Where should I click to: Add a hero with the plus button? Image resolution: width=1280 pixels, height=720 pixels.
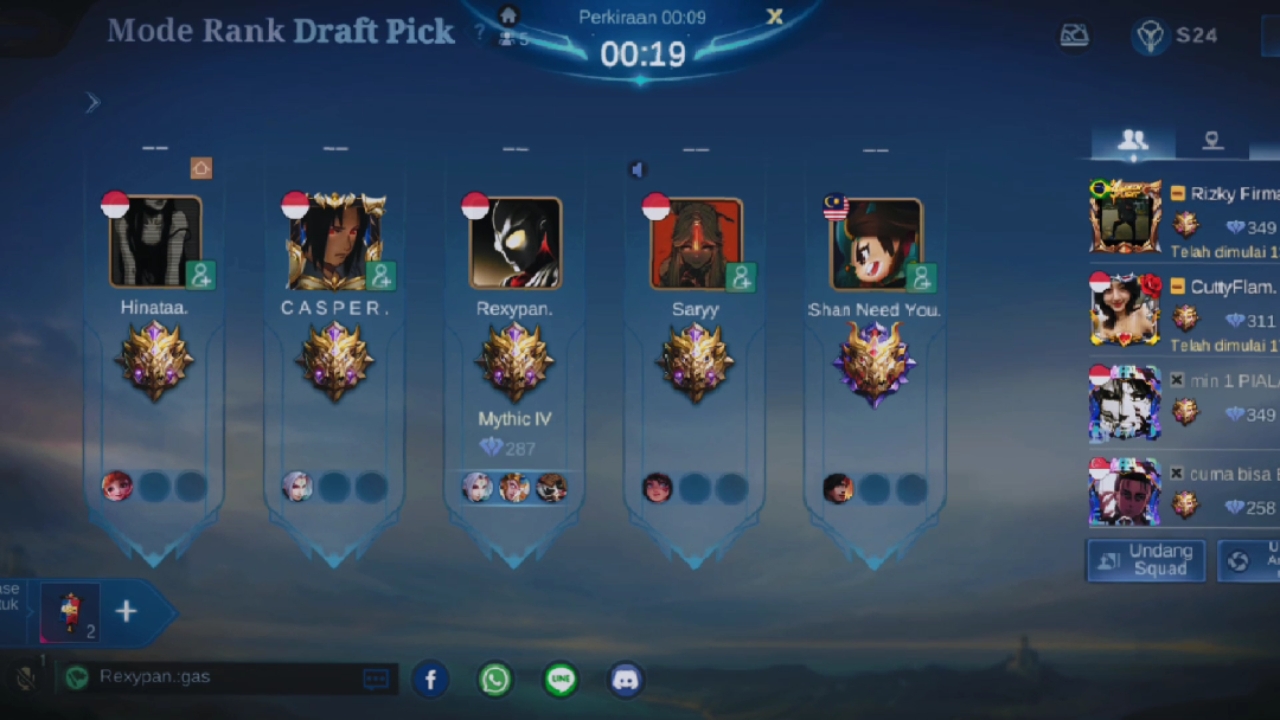[x=126, y=612]
